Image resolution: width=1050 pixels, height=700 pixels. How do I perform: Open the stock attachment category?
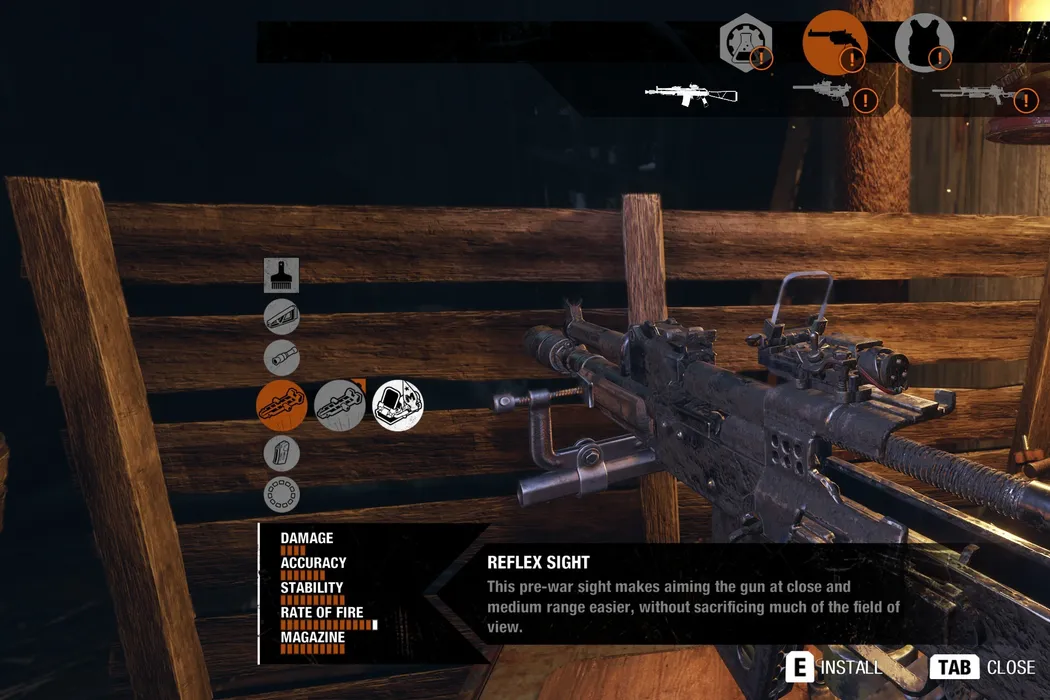coord(281,317)
